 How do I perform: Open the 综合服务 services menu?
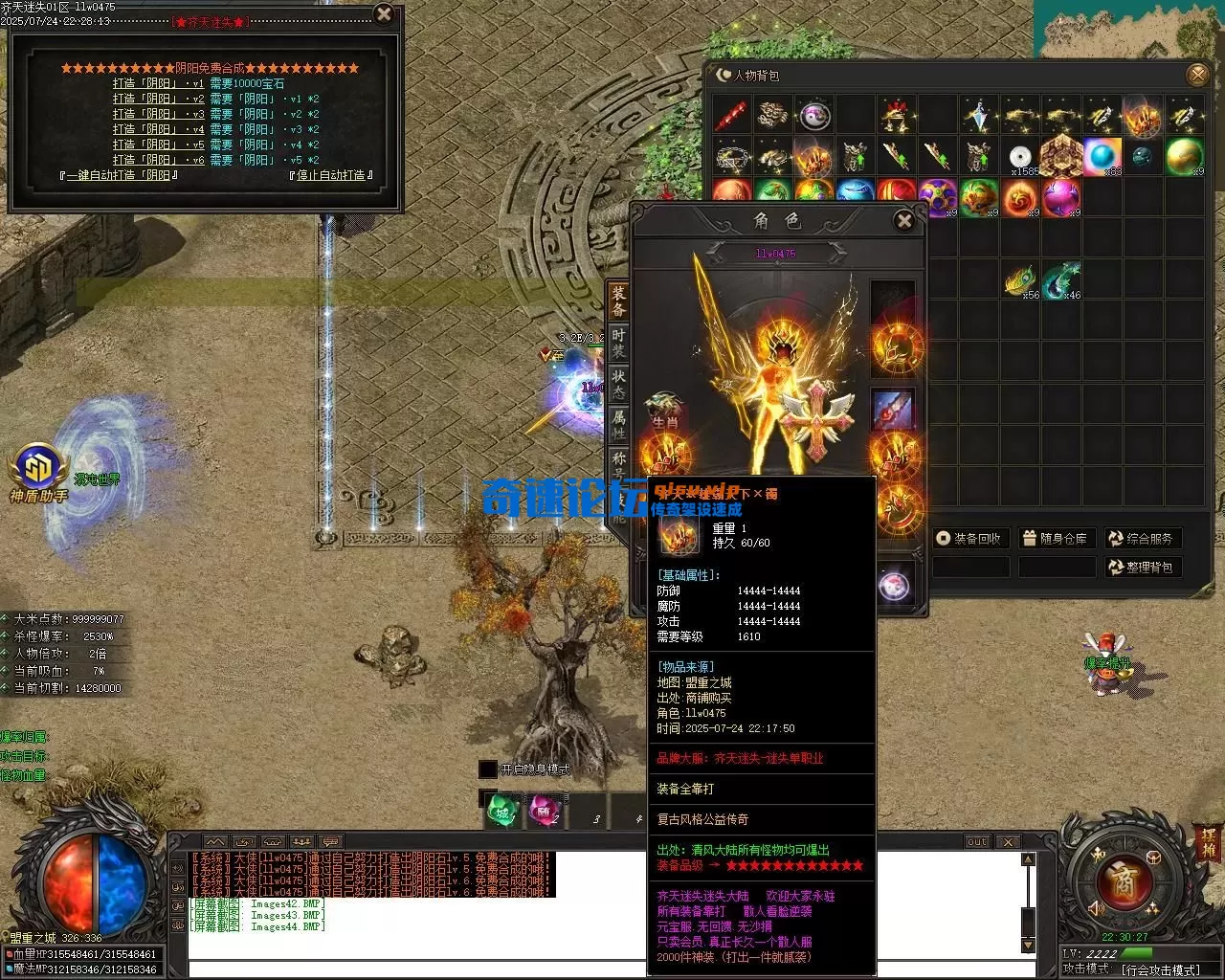click(x=1141, y=539)
